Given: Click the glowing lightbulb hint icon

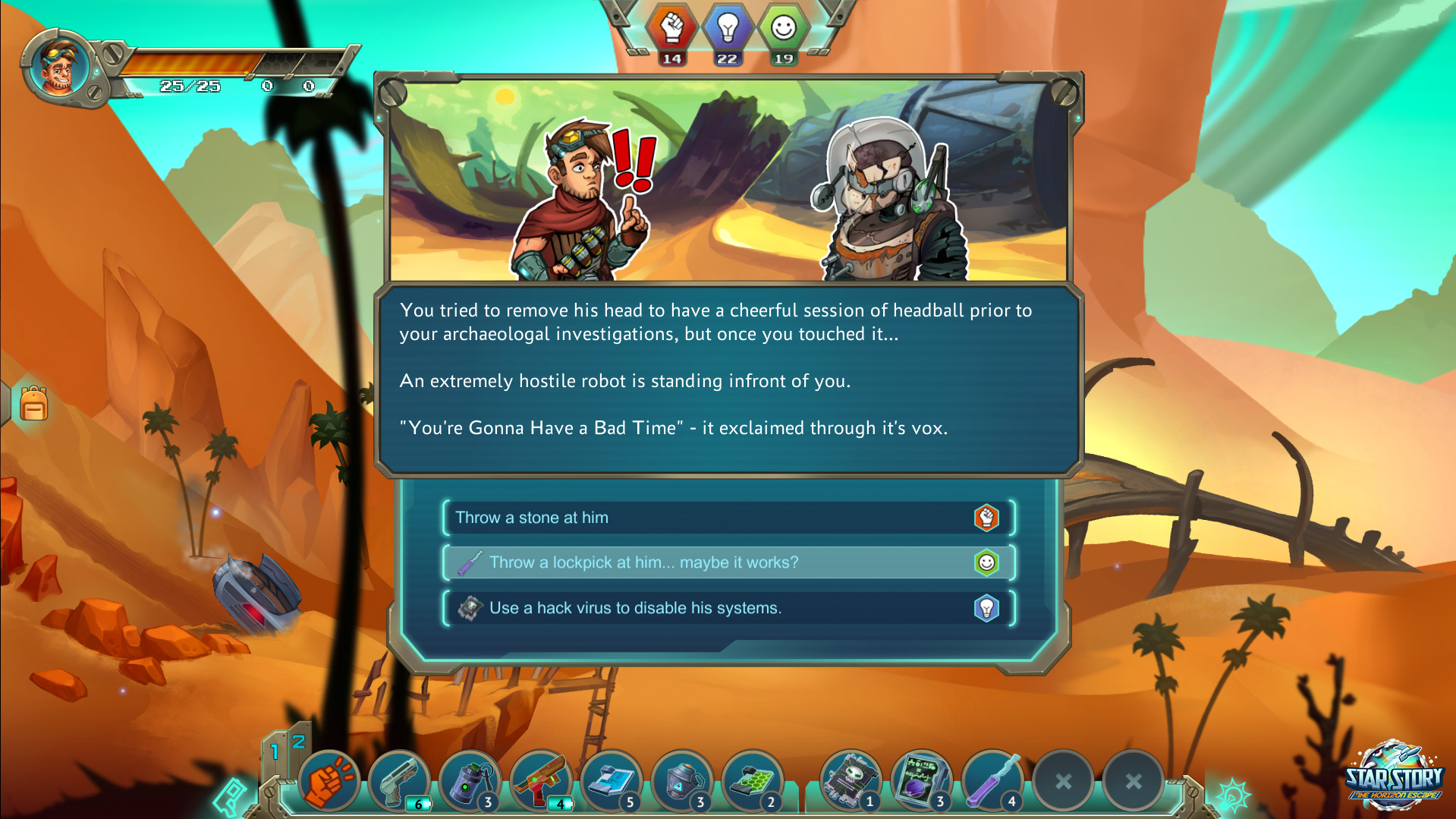Looking at the screenshot, I should (1232, 795).
